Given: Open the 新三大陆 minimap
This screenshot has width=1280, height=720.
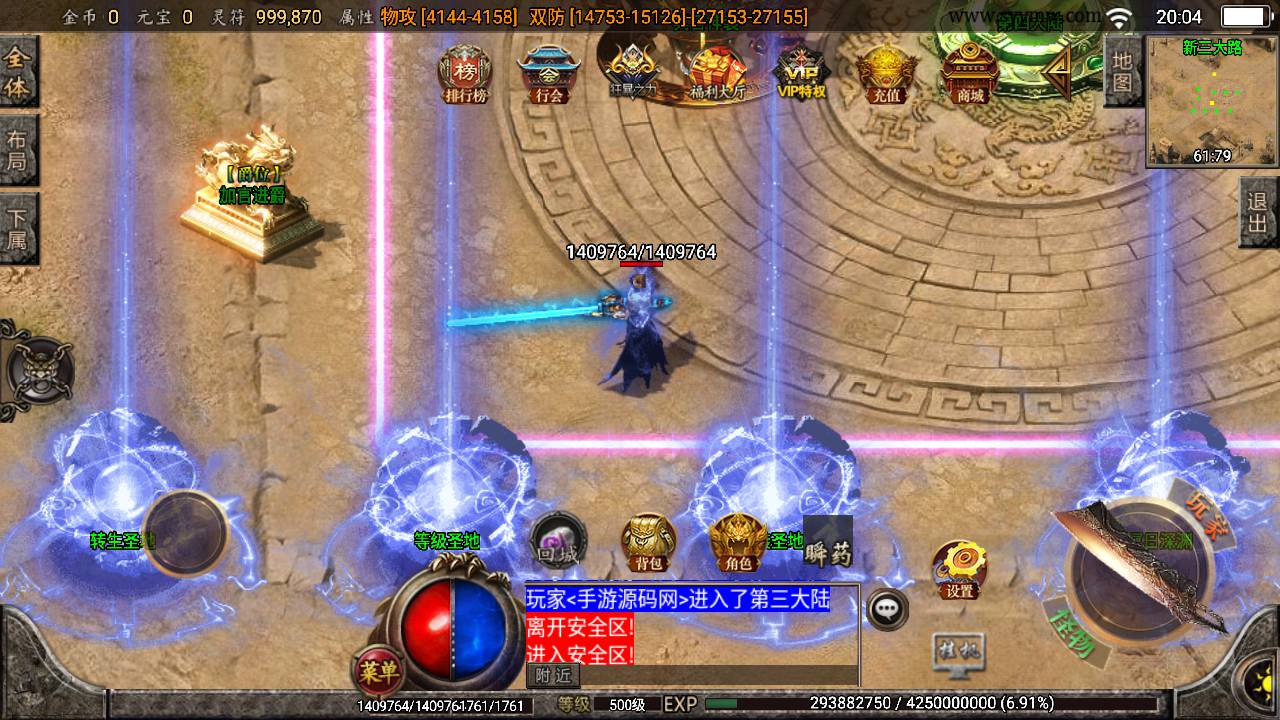Looking at the screenshot, I should (1212, 102).
